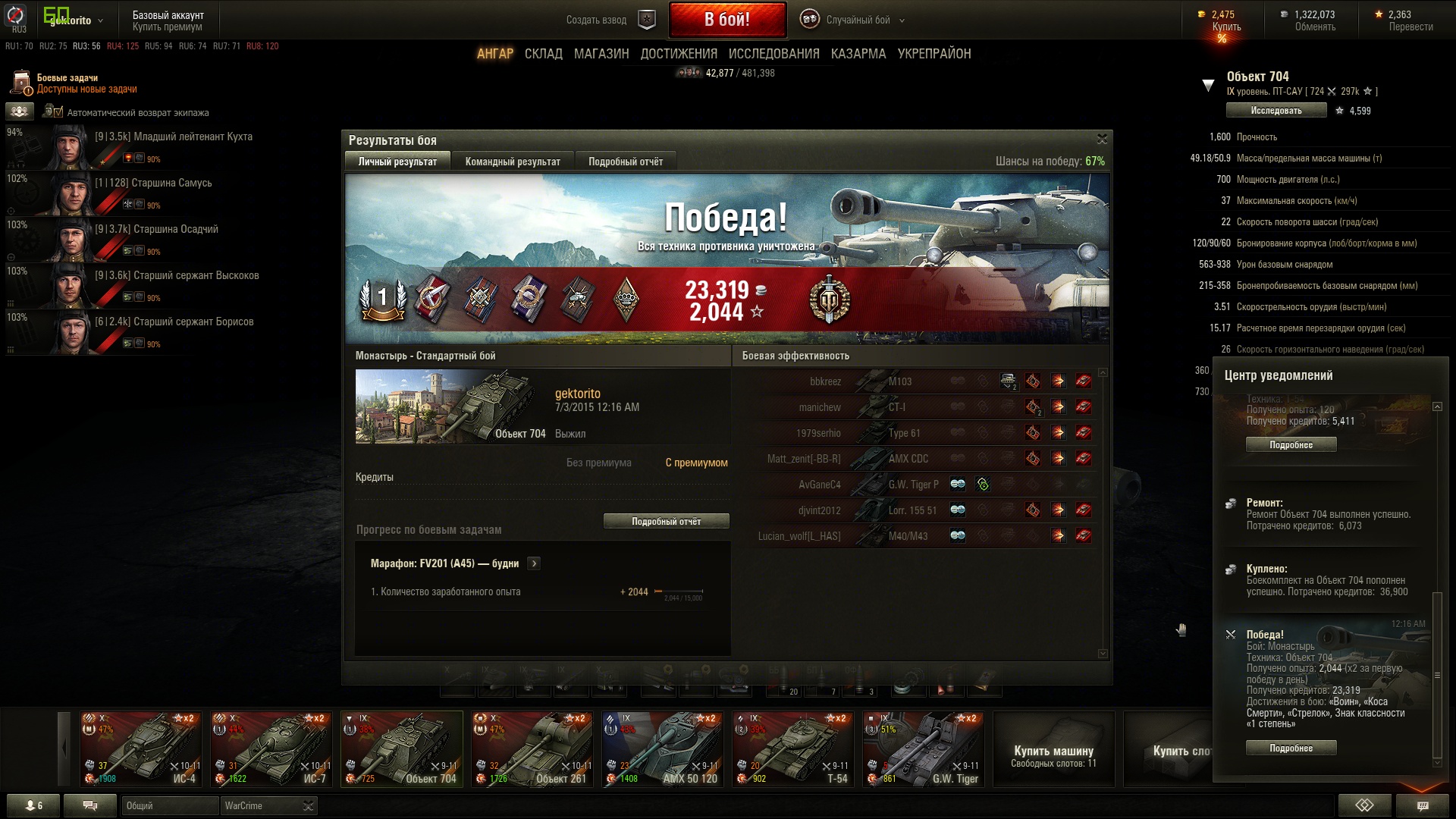Select the Личный результат tab
Viewport: 1456px width, 819px height.
coord(397,162)
